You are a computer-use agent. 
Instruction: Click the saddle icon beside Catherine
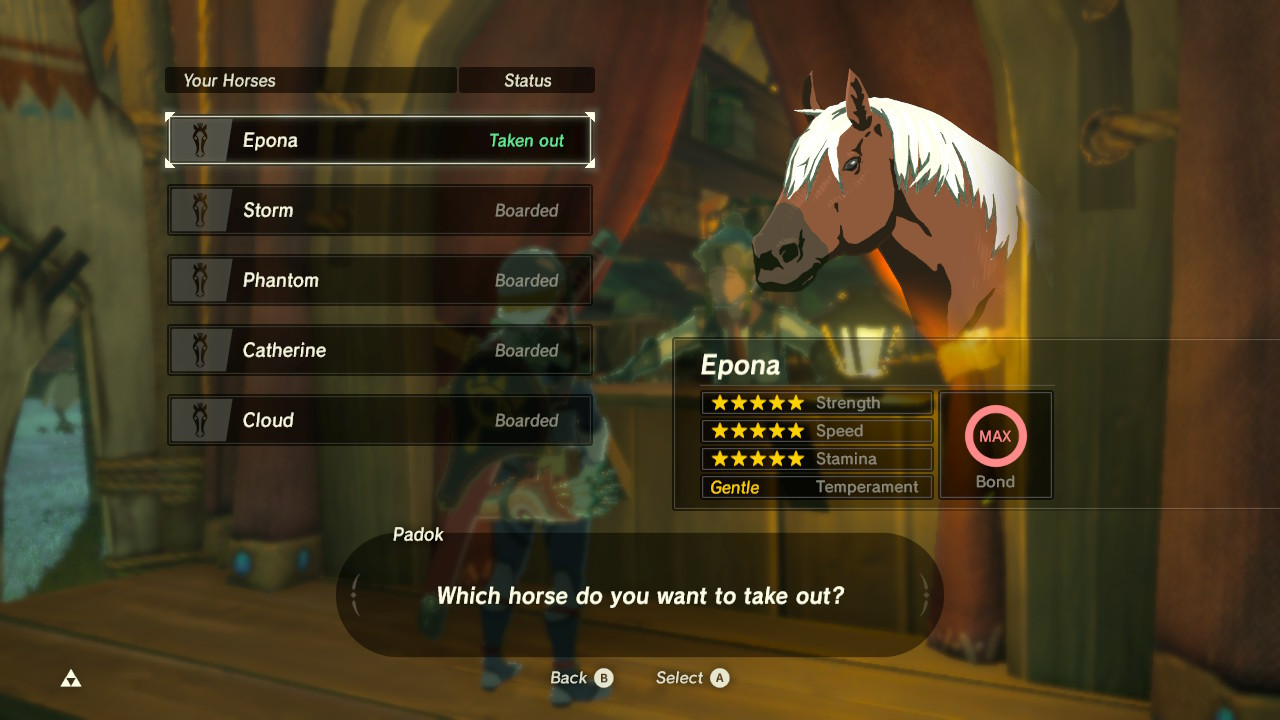[x=200, y=350]
